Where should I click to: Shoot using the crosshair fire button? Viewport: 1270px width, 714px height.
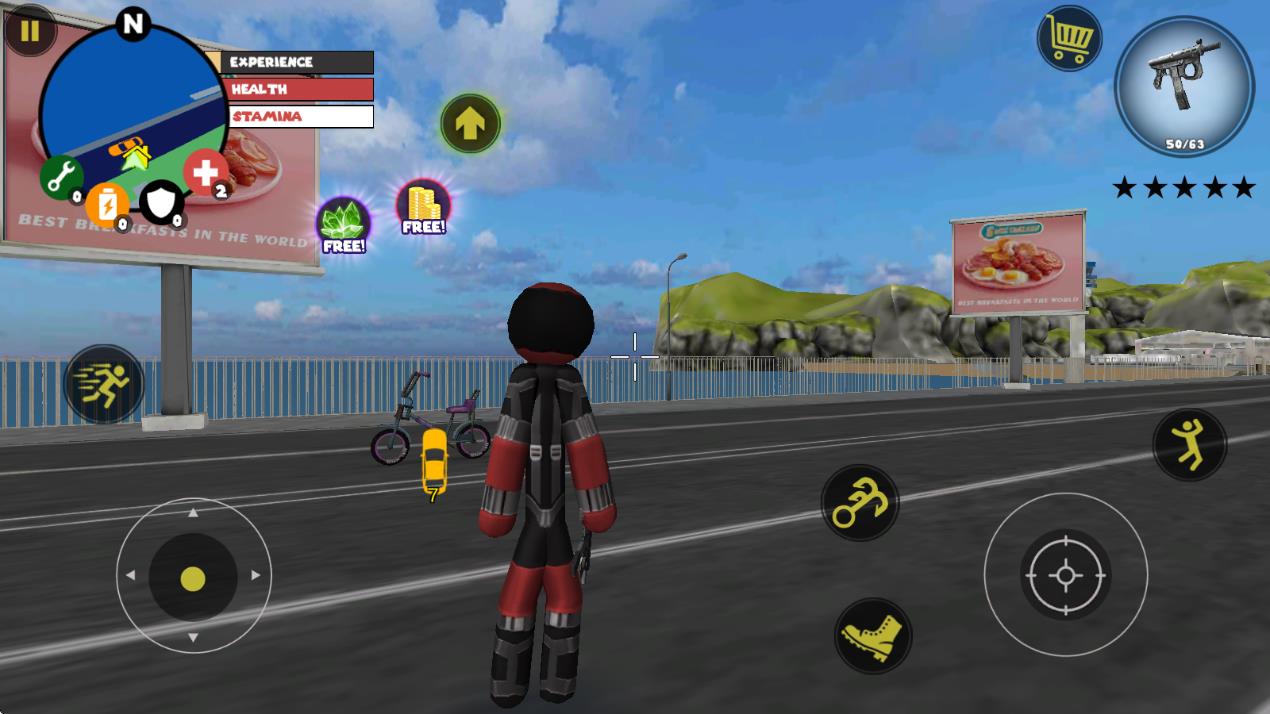coord(1065,574)
